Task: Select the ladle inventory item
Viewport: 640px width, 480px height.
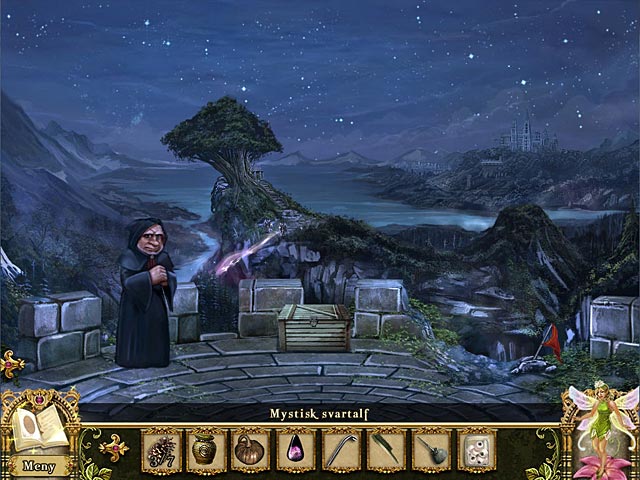Action: pyautogui.click(x=431, y=449)
